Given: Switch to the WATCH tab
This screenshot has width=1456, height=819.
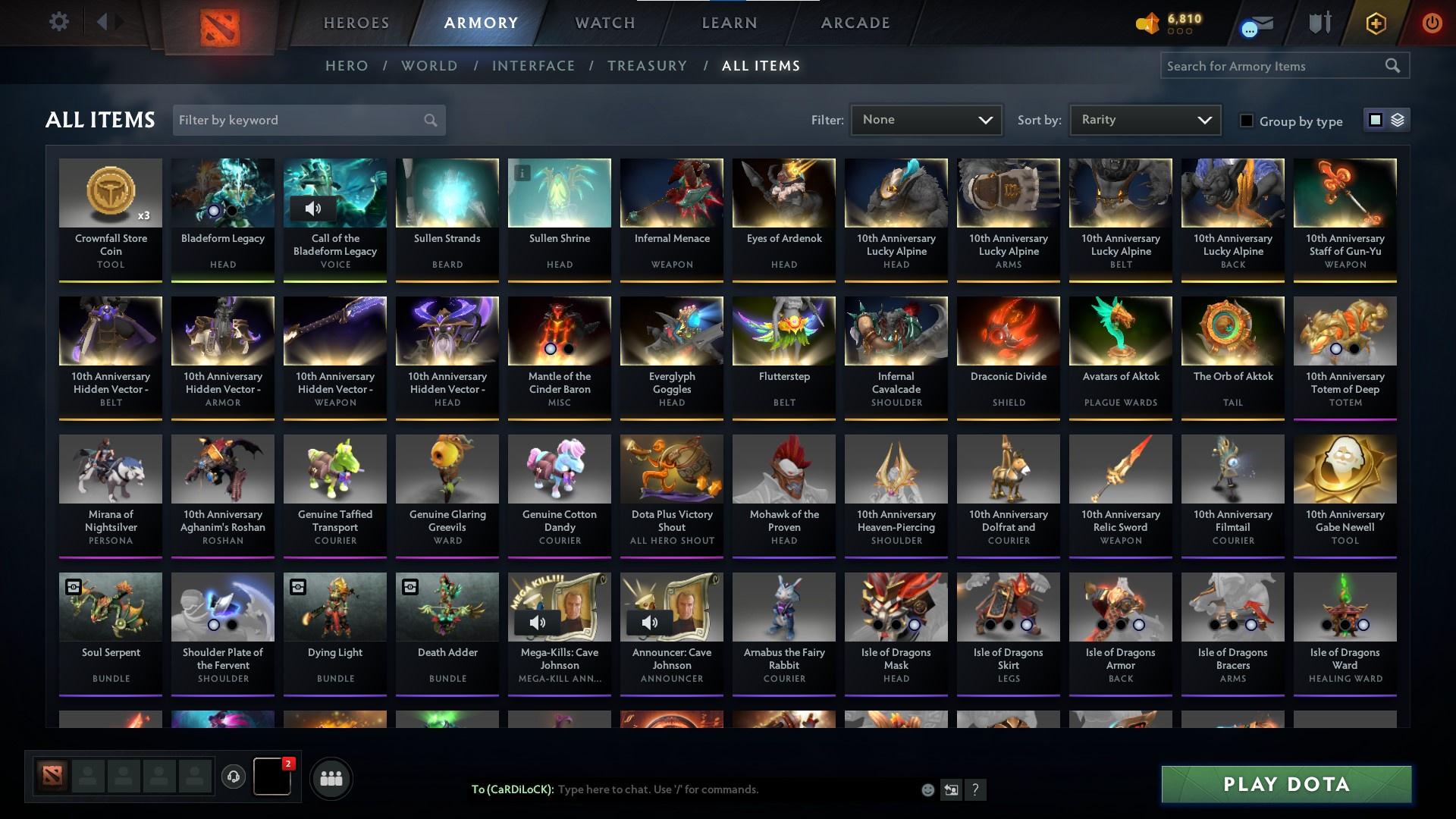Looking at the screenshot, I should (x=604, y=23).
